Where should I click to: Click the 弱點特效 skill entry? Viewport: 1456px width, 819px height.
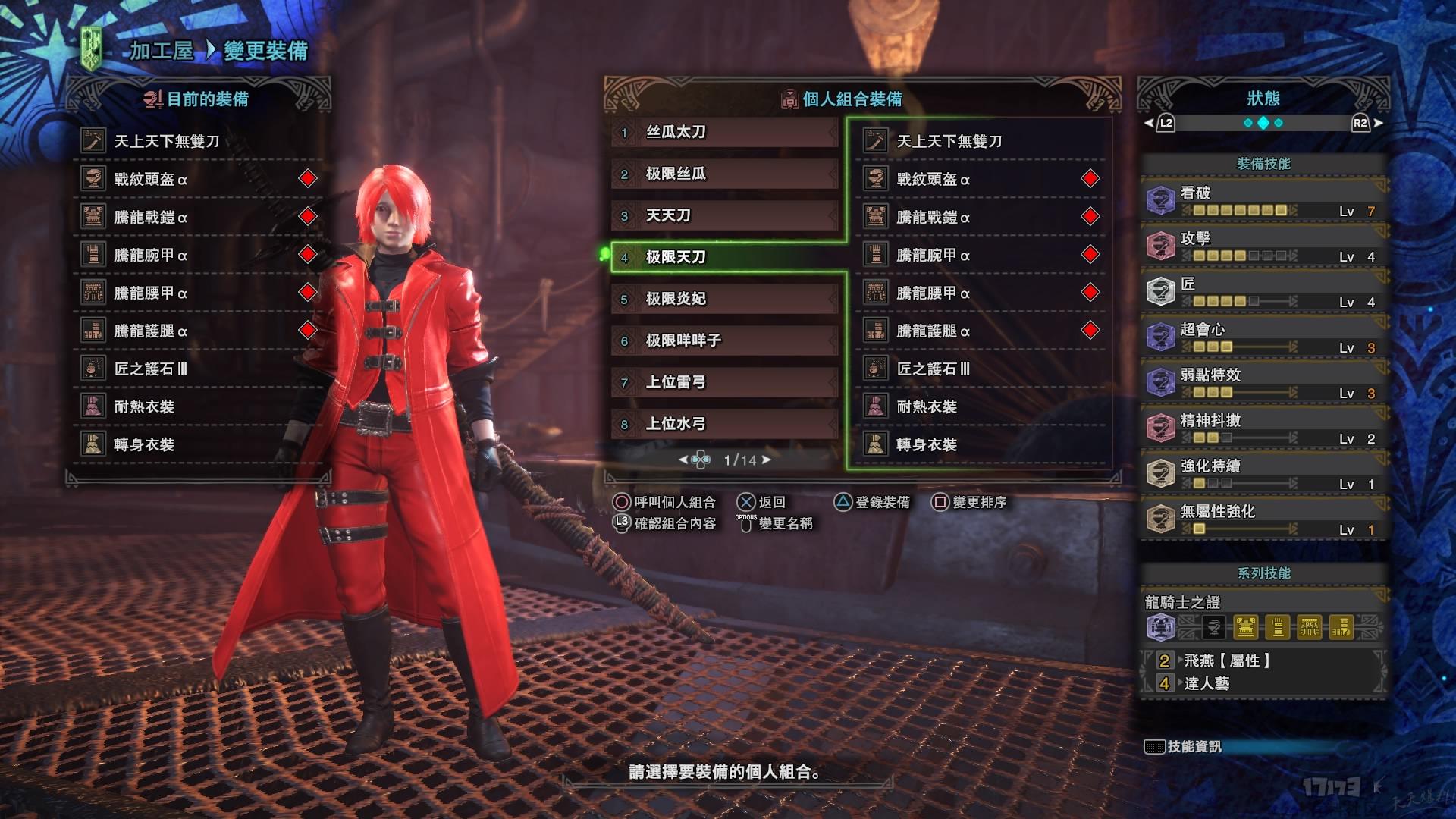(x=1263, y=383)
